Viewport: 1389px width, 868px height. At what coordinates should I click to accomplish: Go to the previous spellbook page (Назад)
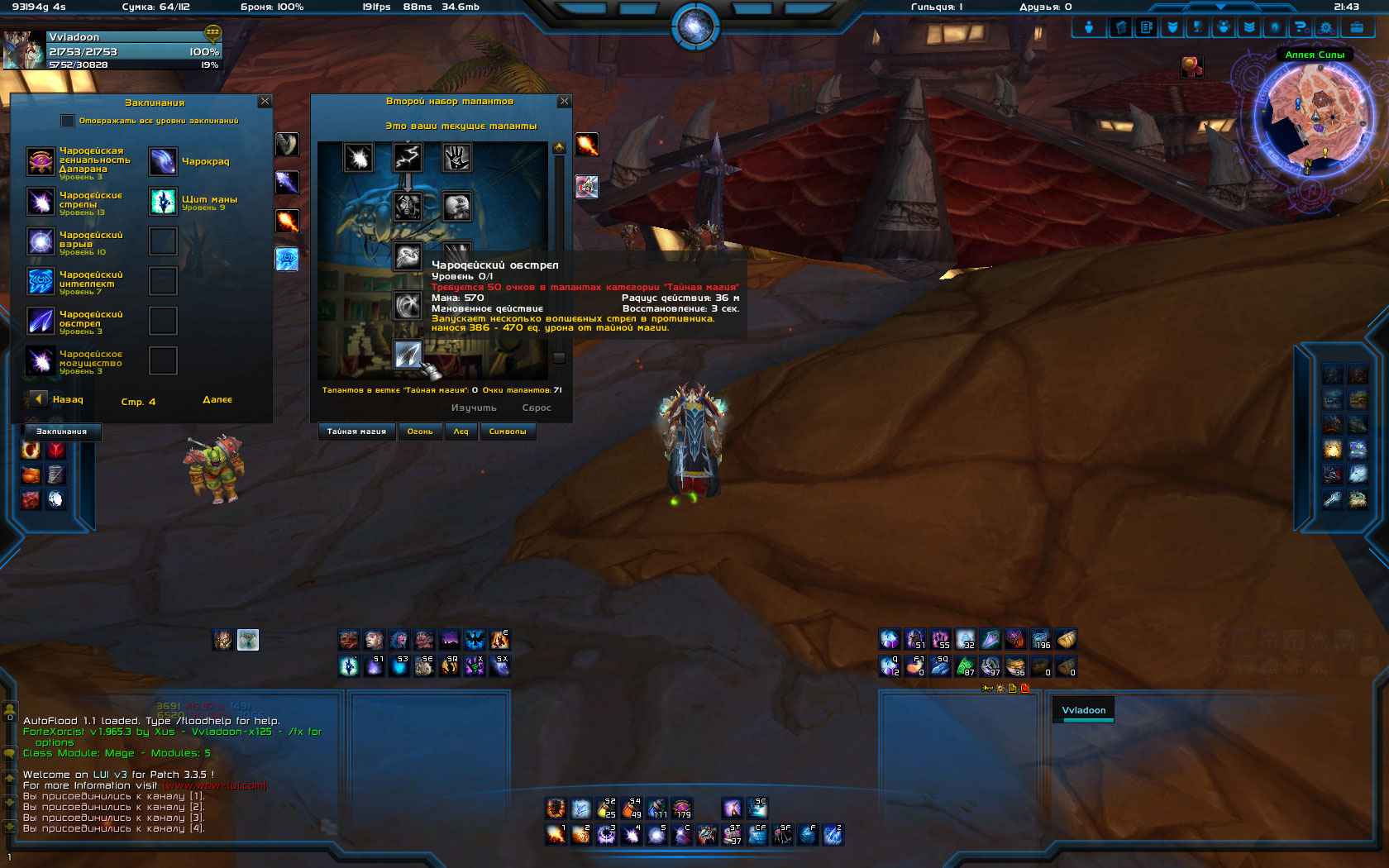tap(39, 399)
